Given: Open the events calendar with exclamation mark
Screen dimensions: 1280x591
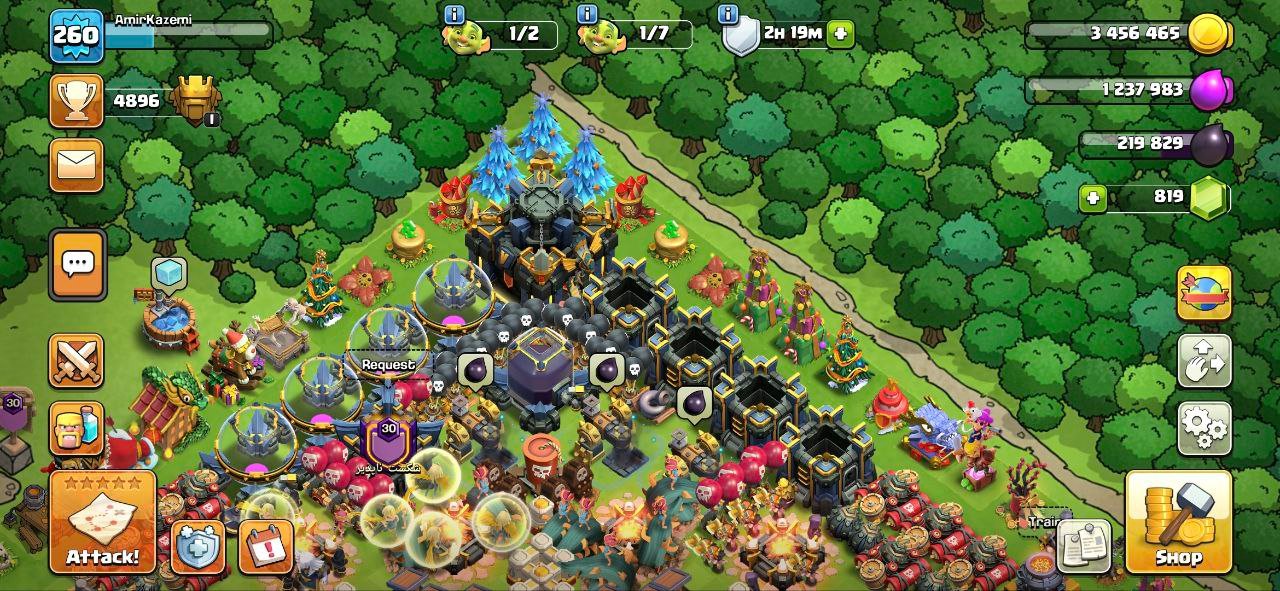Looking at the screenshot, I should [x=265, y=547].
